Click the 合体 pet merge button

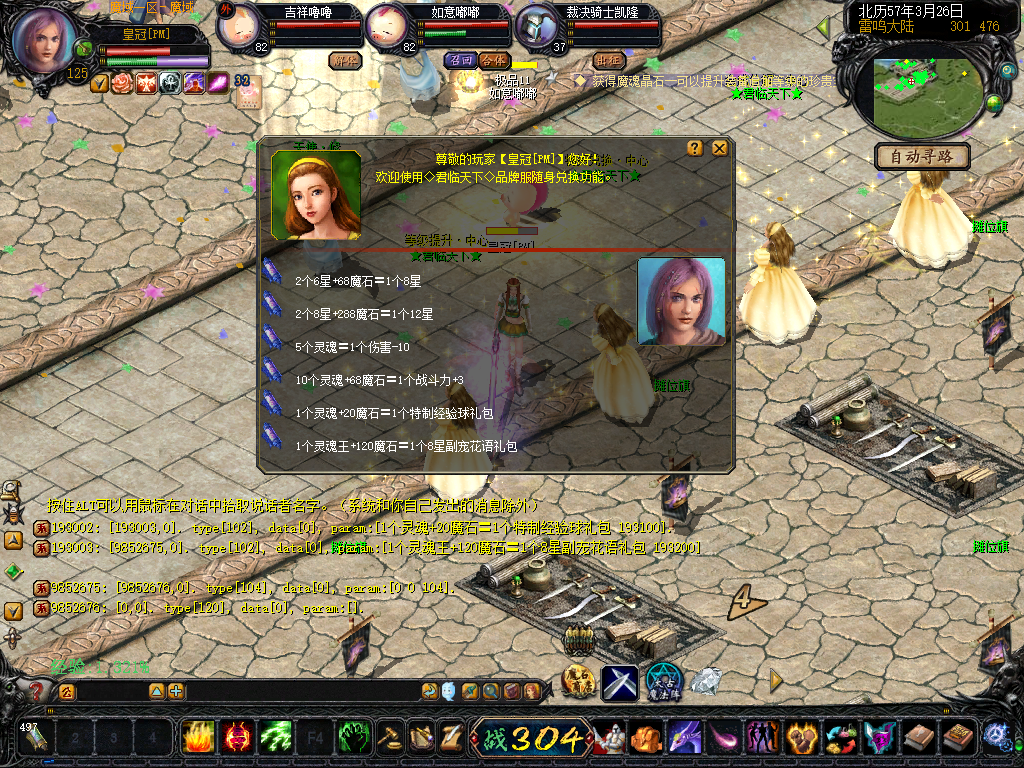click(x=493, y=60)
